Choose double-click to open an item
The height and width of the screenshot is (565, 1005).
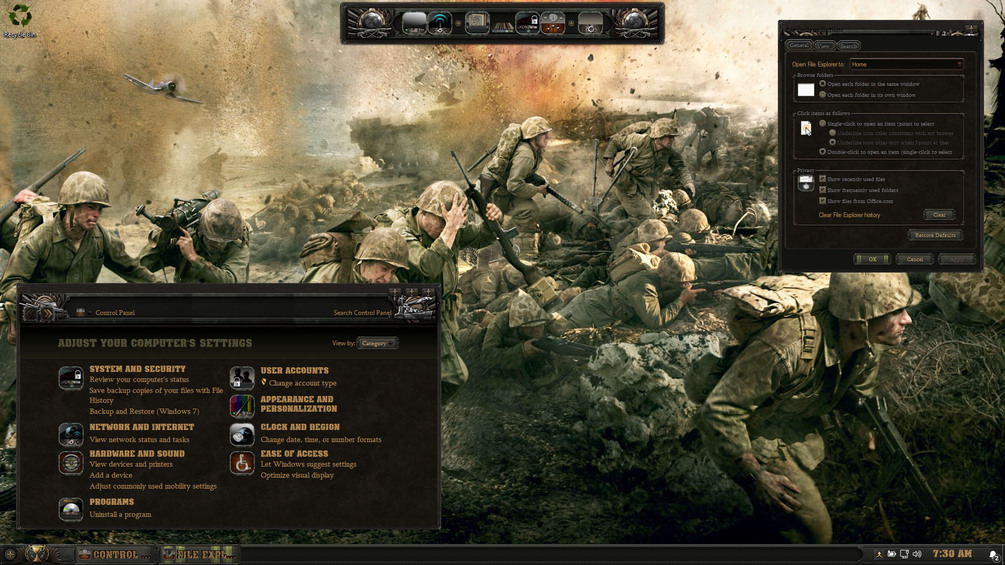pos(823,152)
